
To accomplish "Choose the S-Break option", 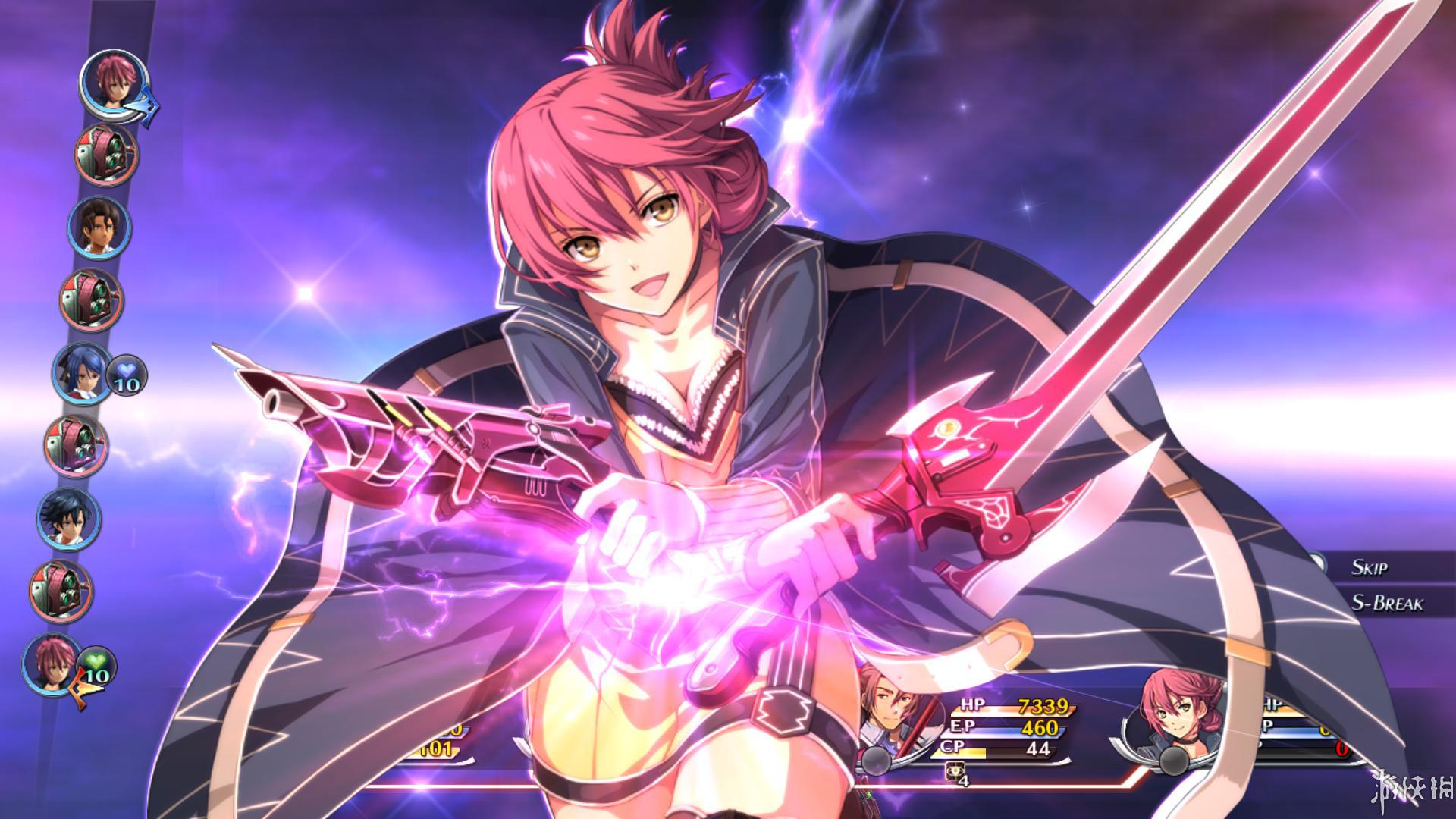I will (x=1386, y=604).
